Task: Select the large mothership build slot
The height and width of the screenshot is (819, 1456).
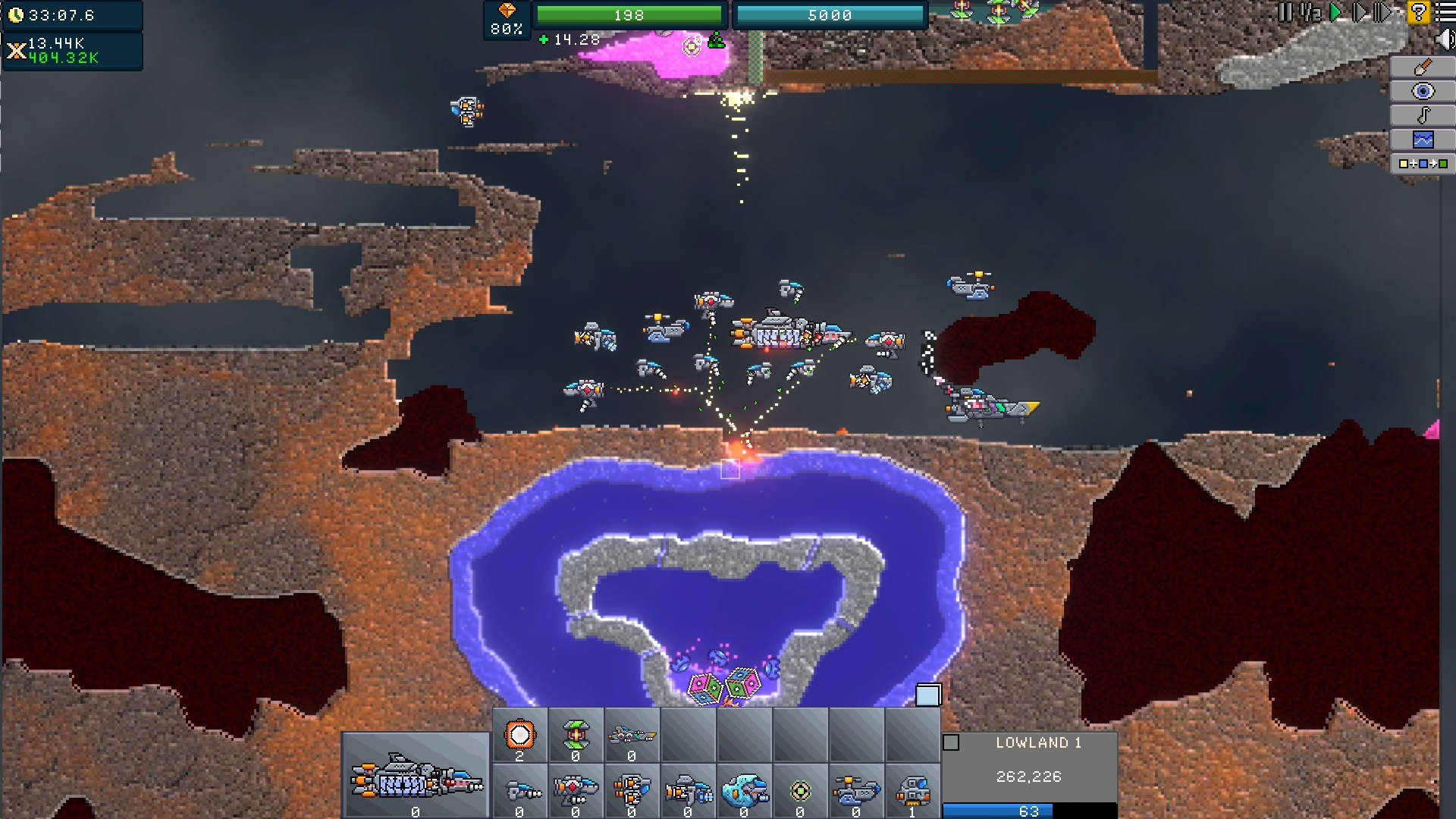Action: click(416, 777)
